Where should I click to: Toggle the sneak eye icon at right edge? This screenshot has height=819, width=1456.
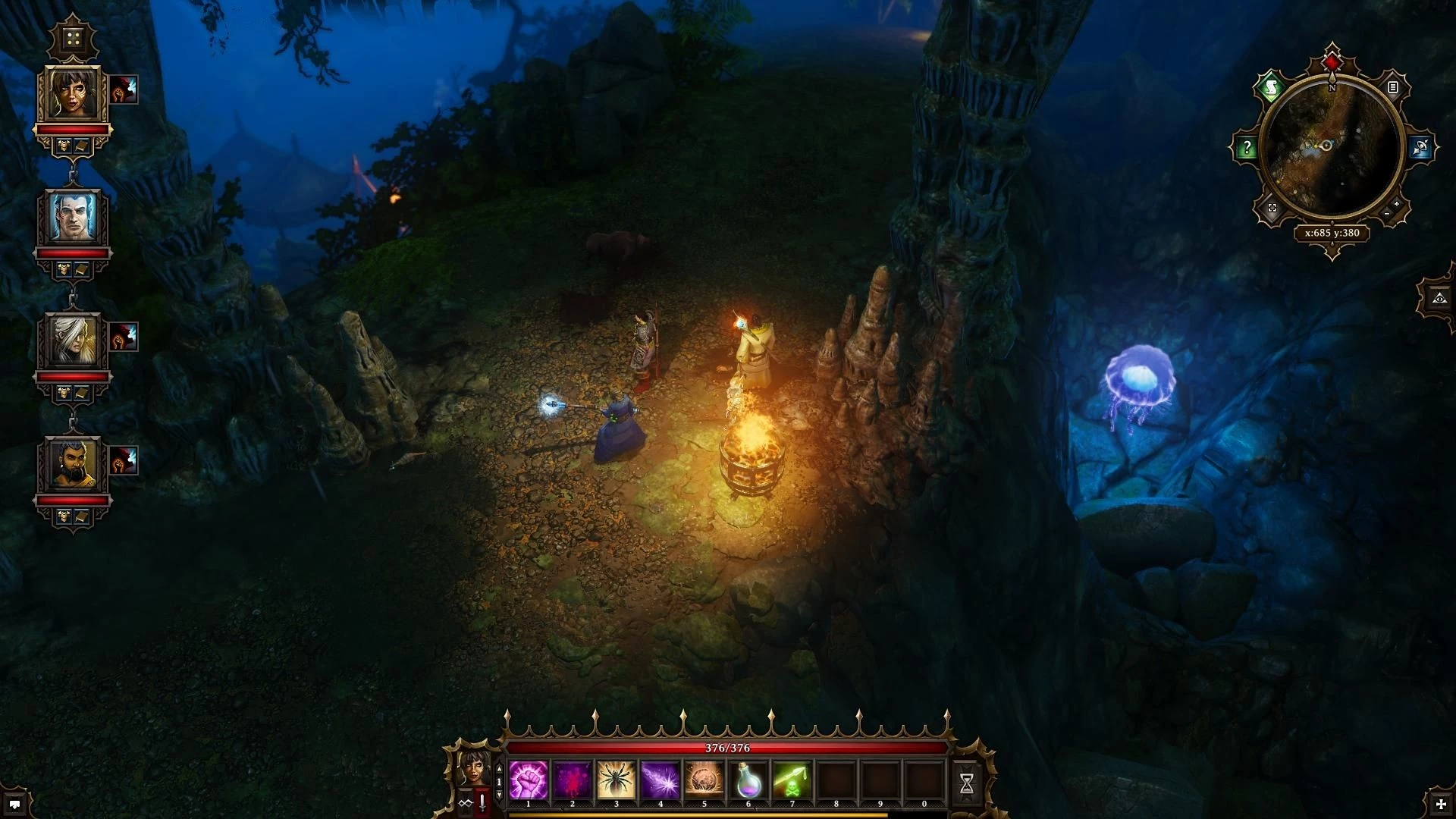pyautogui.click(x=1439, y=299)
